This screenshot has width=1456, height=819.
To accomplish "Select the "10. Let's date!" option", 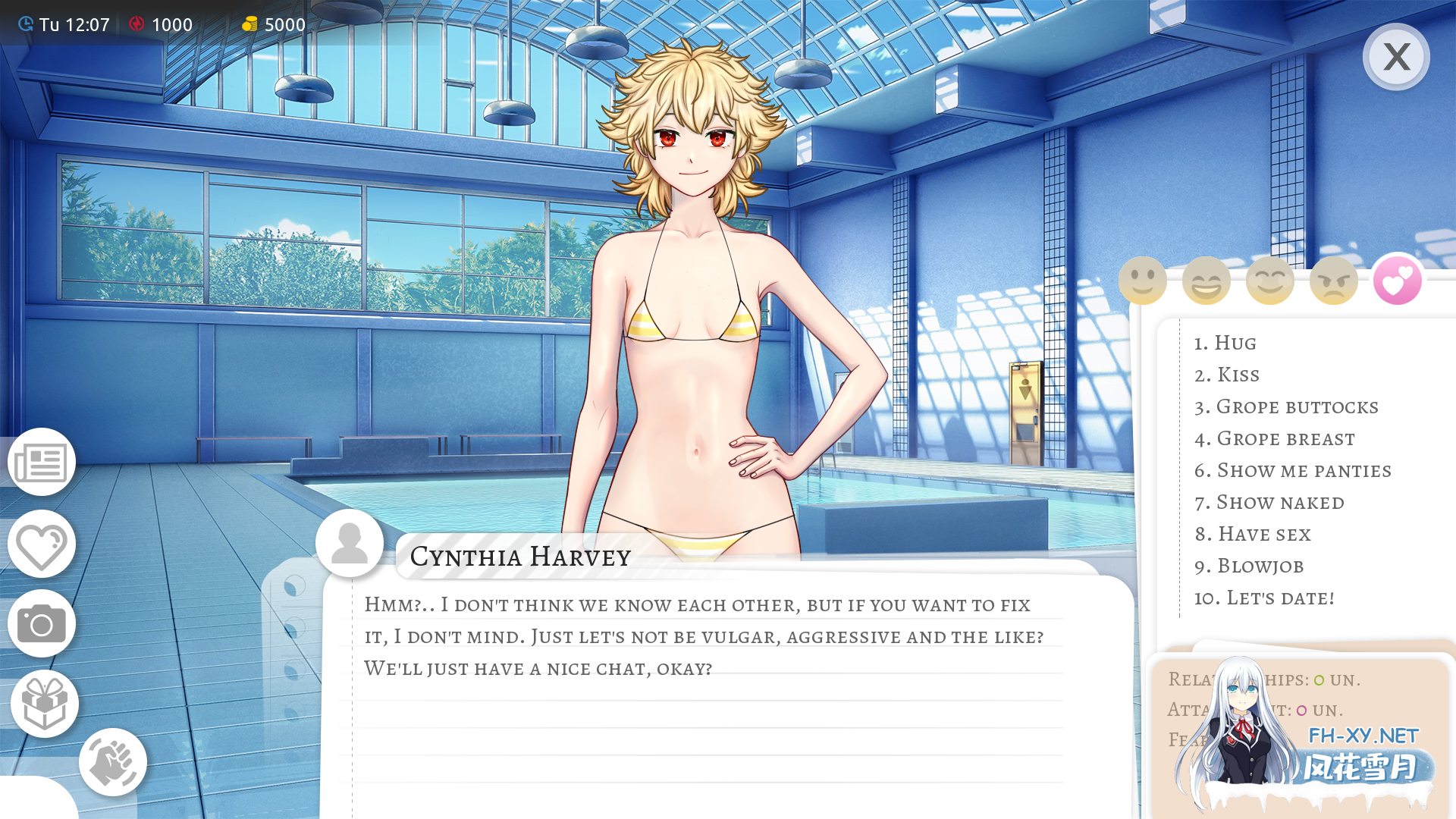I will [x=1264, y=598].
